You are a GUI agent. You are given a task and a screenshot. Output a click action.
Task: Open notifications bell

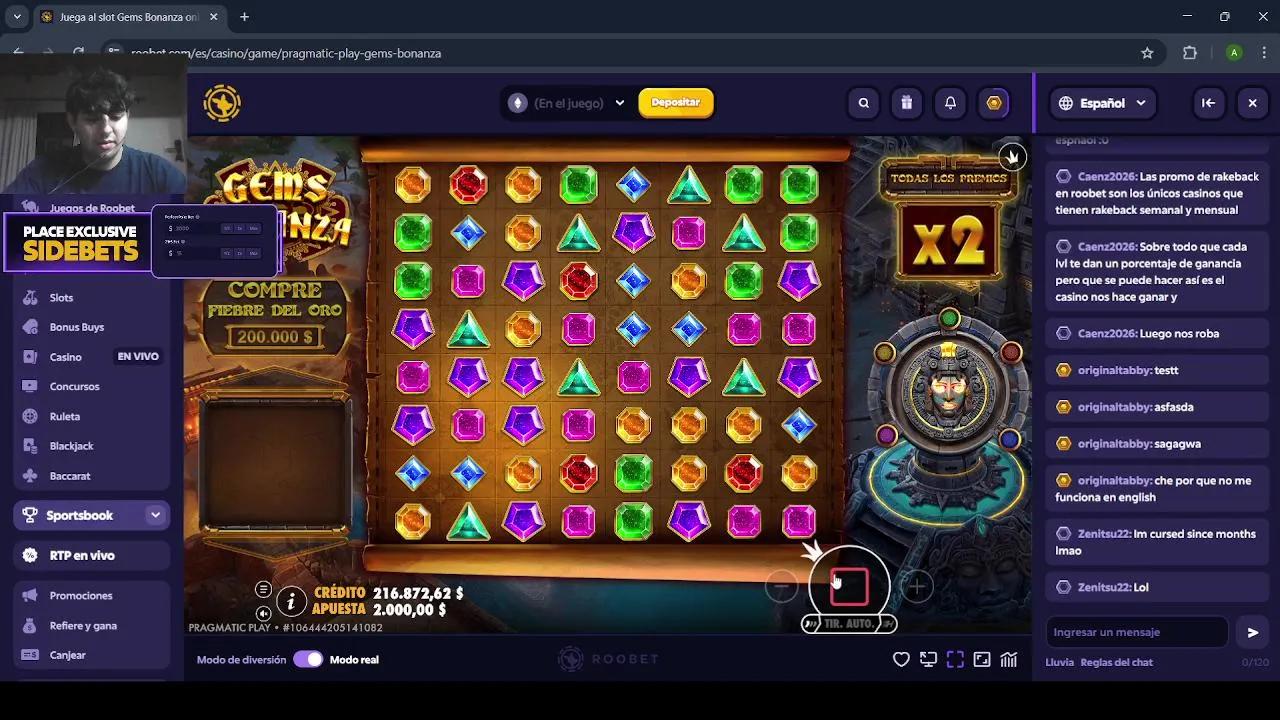[x=950, y=102]
